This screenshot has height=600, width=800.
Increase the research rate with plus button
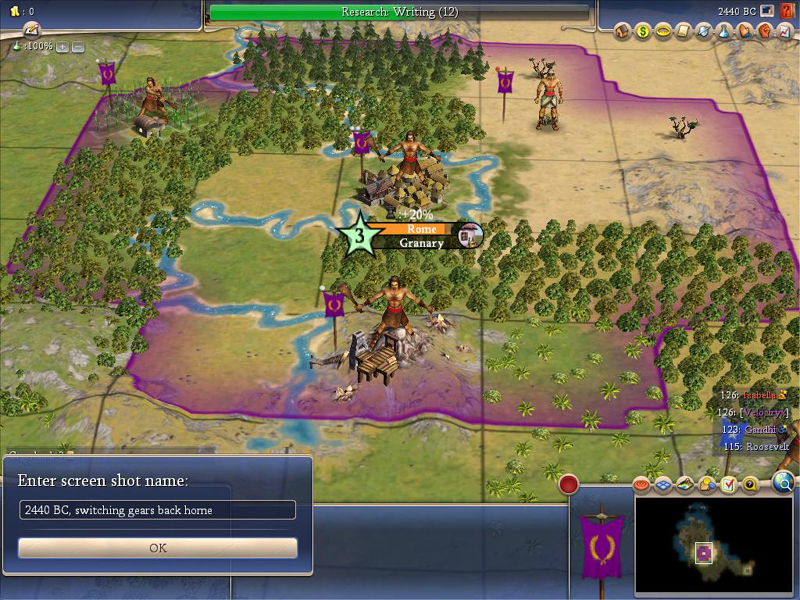(62, 46)
